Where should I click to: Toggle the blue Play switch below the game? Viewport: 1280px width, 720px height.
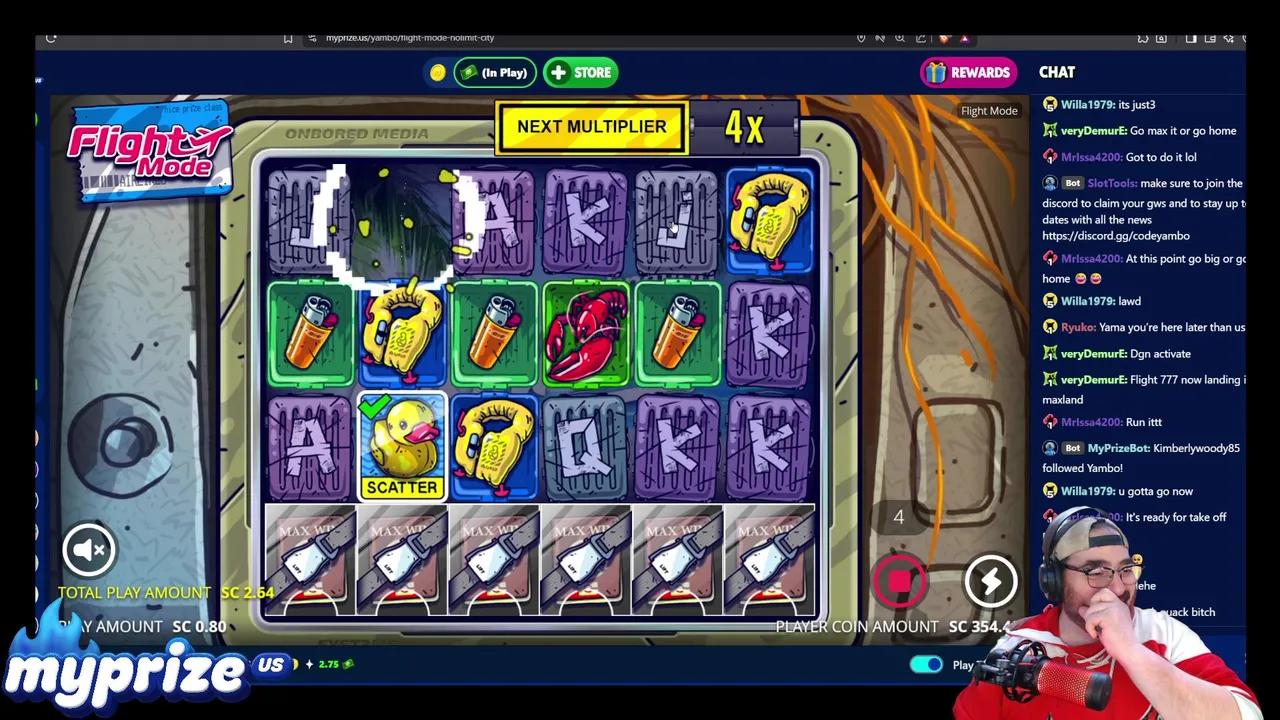(x=926, y=665)
